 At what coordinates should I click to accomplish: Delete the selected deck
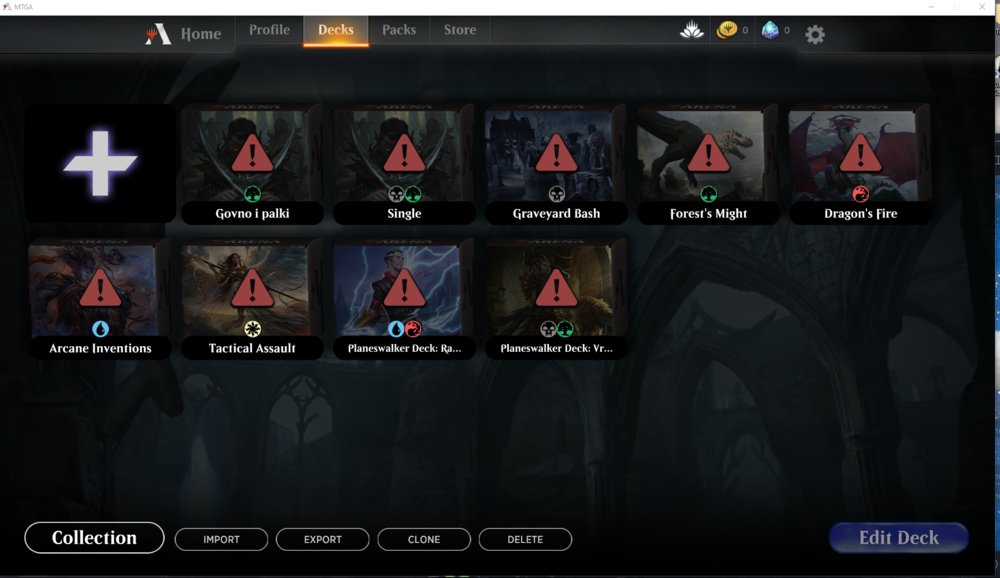click(525, 539)
